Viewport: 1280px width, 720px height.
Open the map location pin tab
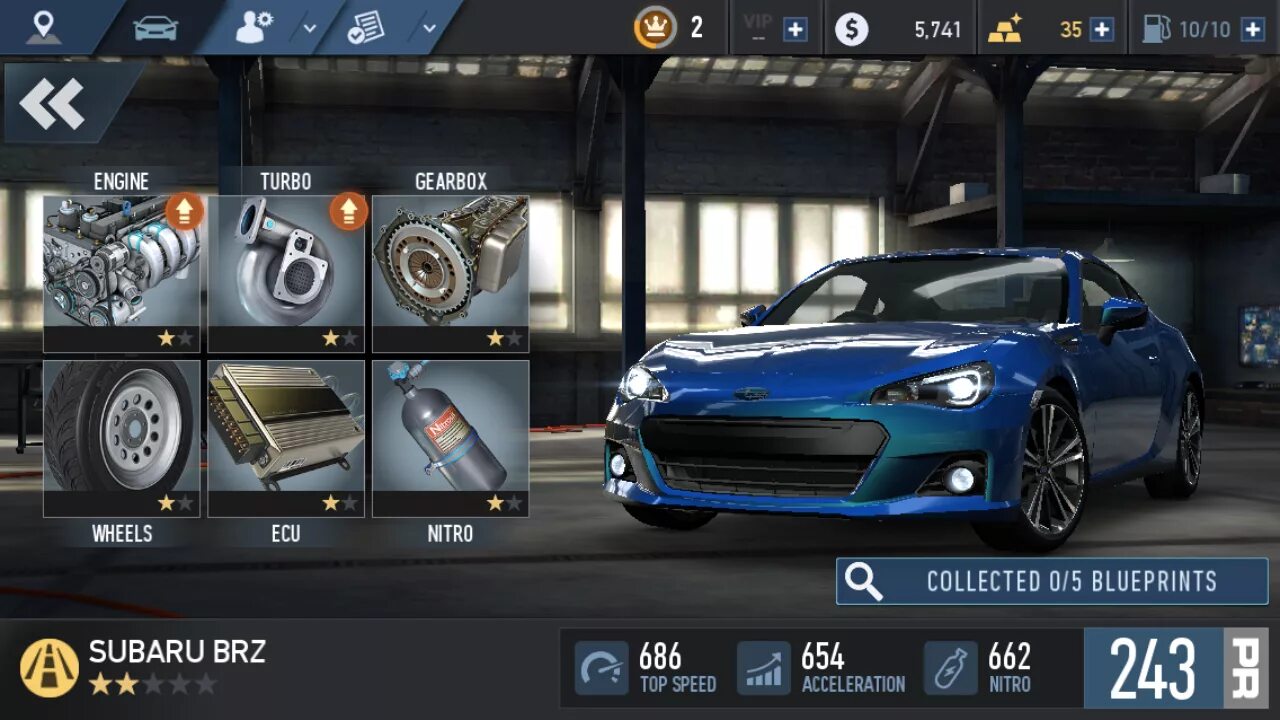[43, 28]
